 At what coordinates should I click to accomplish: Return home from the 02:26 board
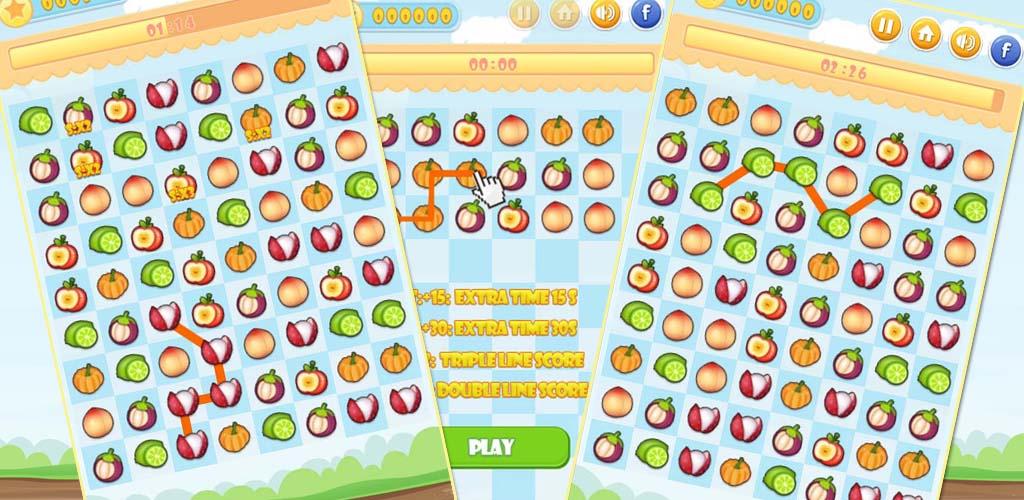point(924,33)
